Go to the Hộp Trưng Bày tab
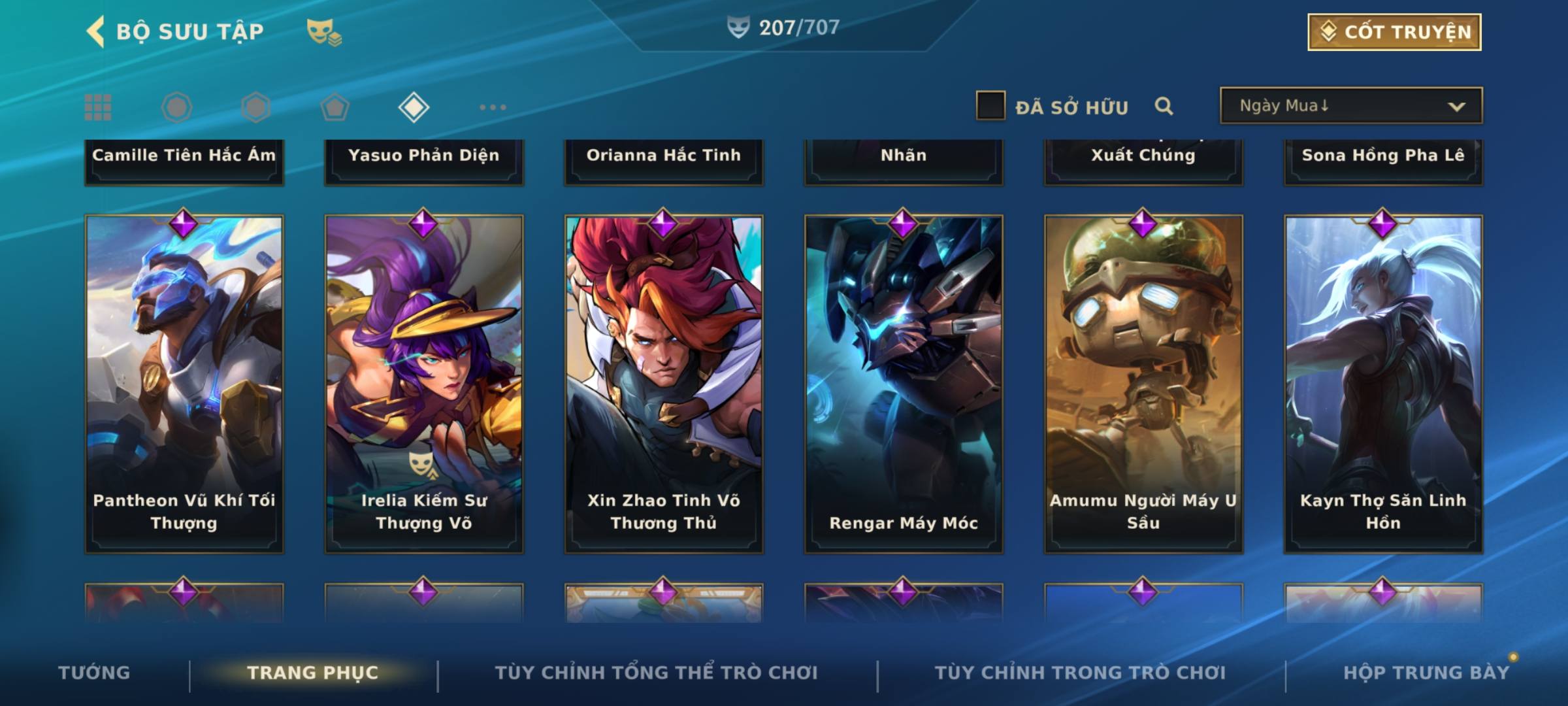The image size is (1568, 706). [x=1426, y=673]
